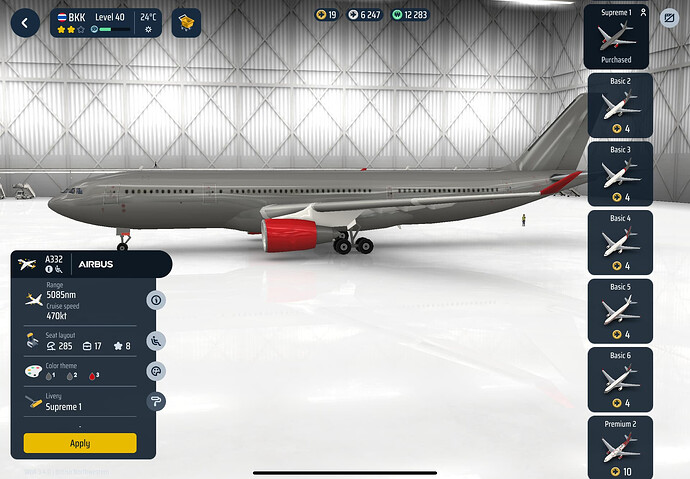The image size is (690, 479).
Task: Open the color theme palette tab
Action: [156, 371]
